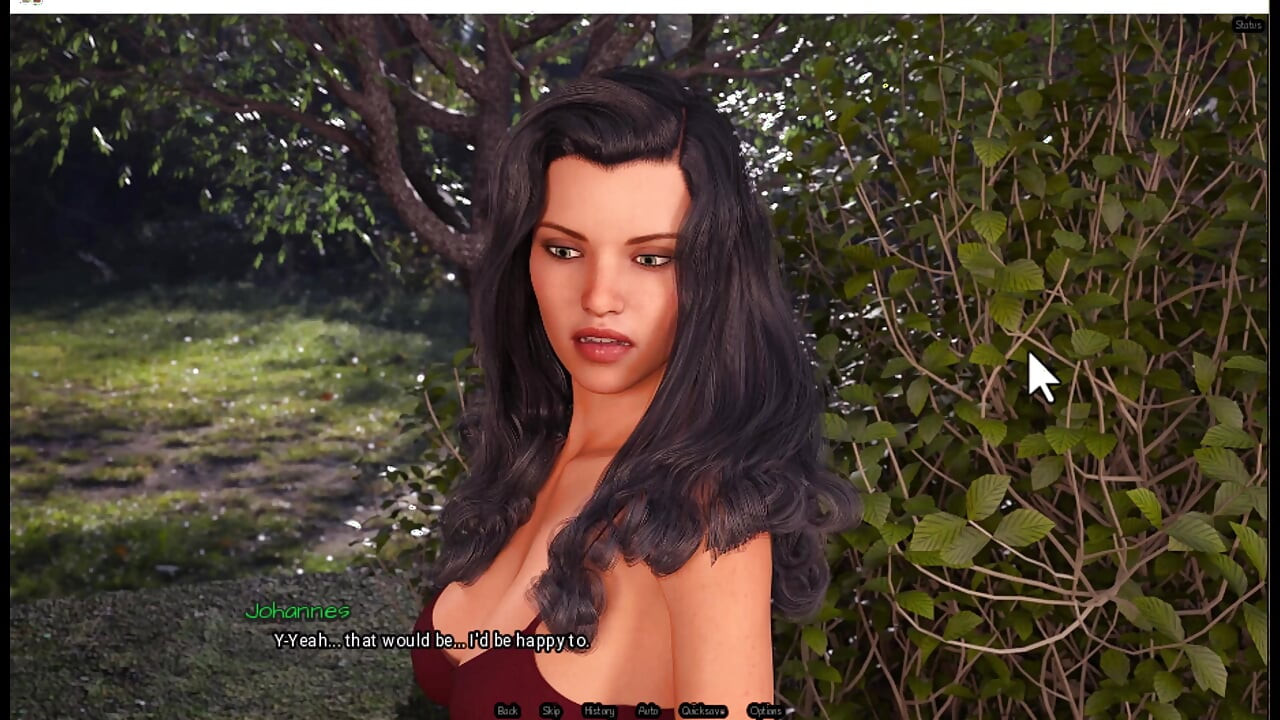The image size is (1280, 720).
Task: Click Quicksave in the bottom toolbar
Action: pyautogui.click(x=705, y=711)
